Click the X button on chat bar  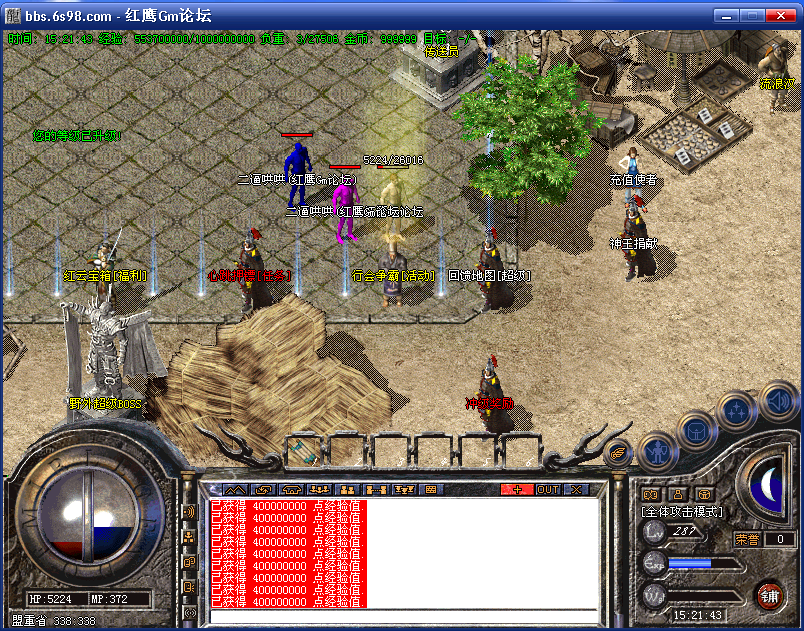576,489
